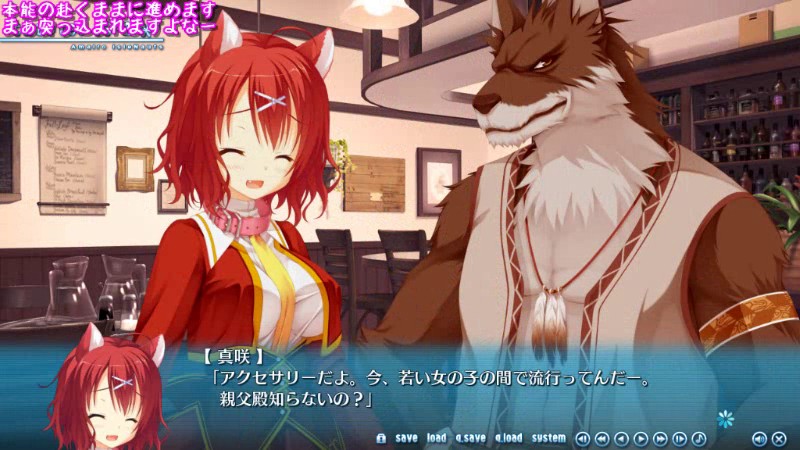
Task: Click the music note button
Action: tap(699, 438)
